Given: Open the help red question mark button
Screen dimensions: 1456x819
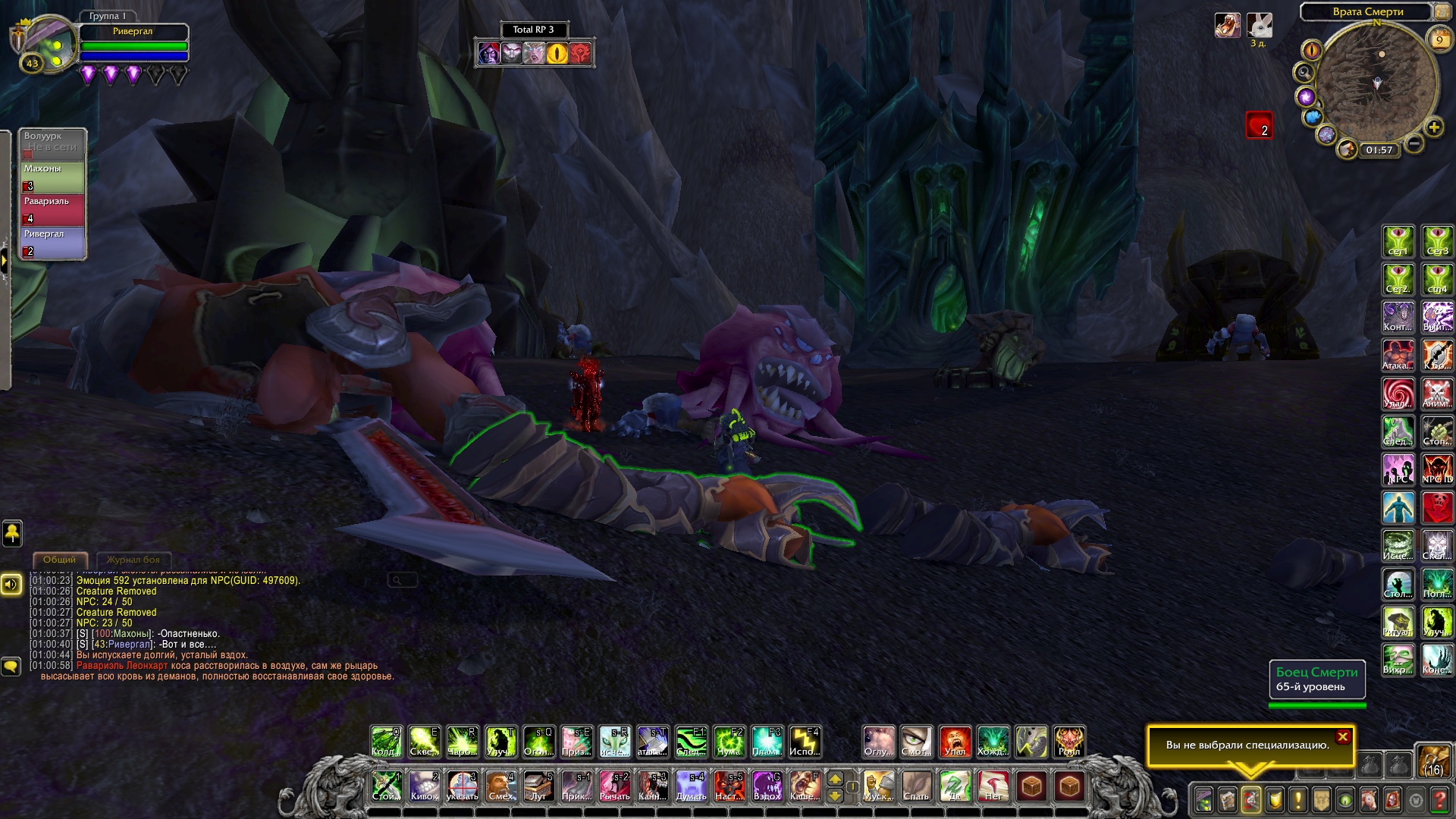Looking at the screenshot, I should (1439, 800).
